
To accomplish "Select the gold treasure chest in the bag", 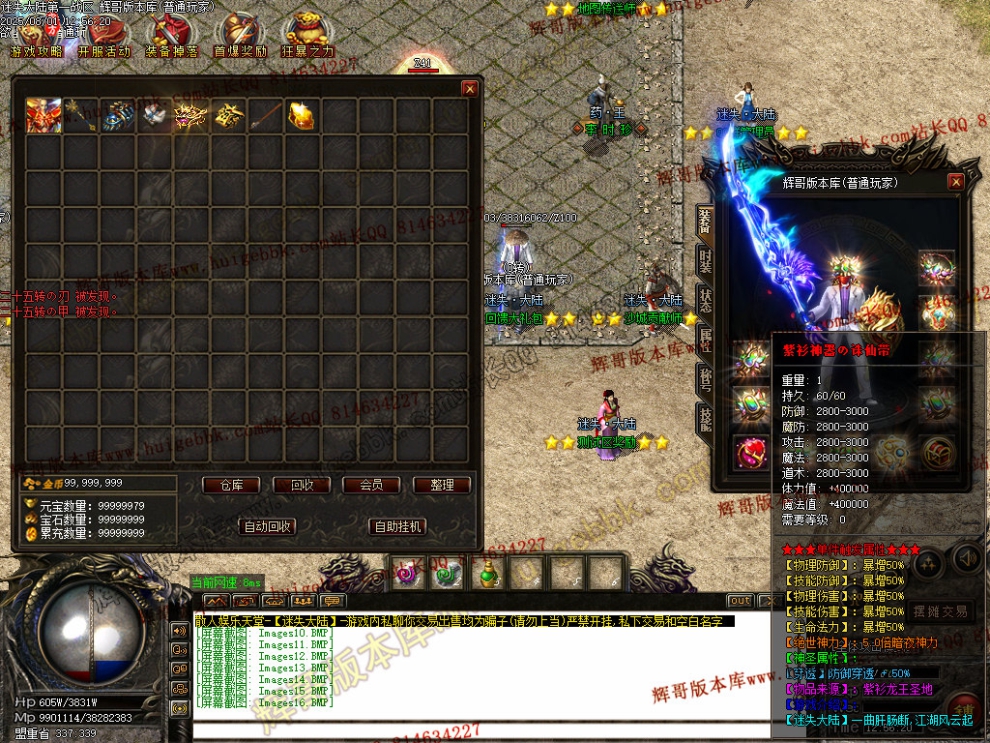I will coord(301,115).
